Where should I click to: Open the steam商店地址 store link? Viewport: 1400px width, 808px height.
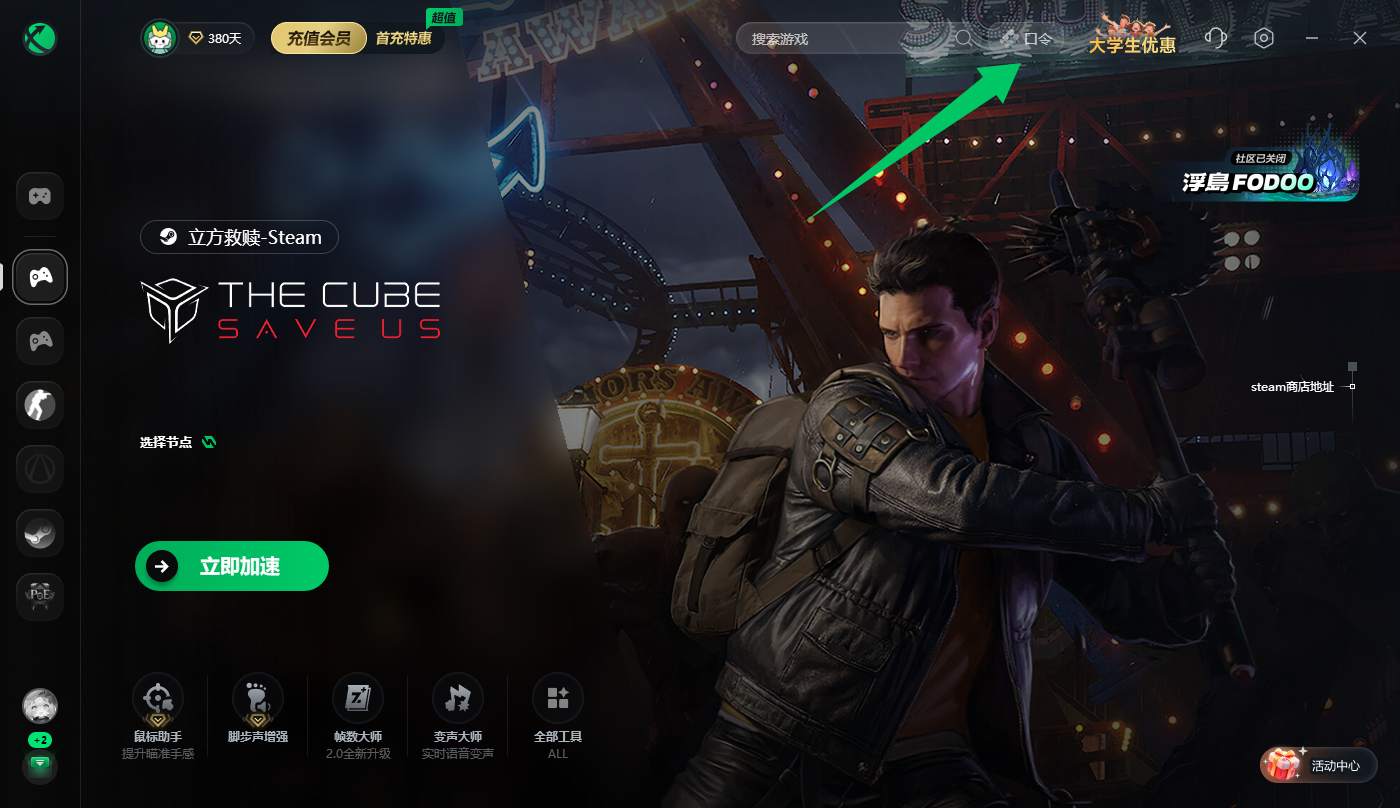click(1292, 387)
